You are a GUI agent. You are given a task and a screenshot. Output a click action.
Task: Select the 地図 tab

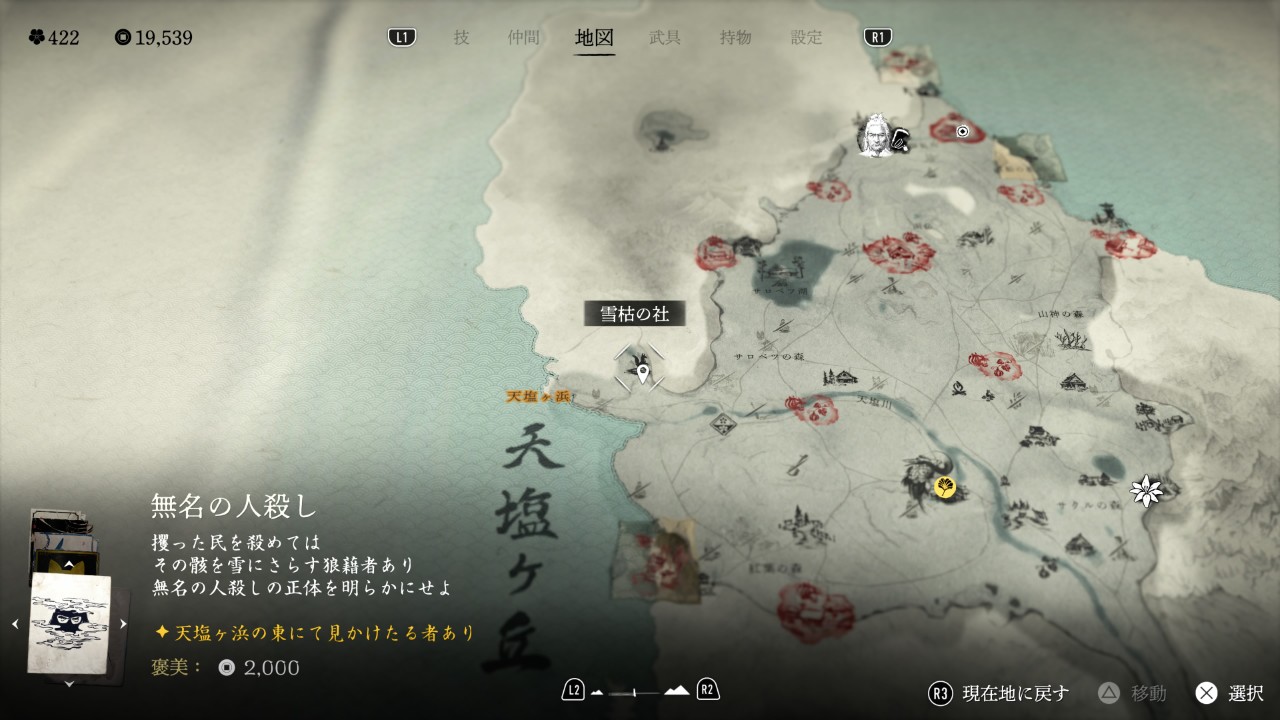595,38
